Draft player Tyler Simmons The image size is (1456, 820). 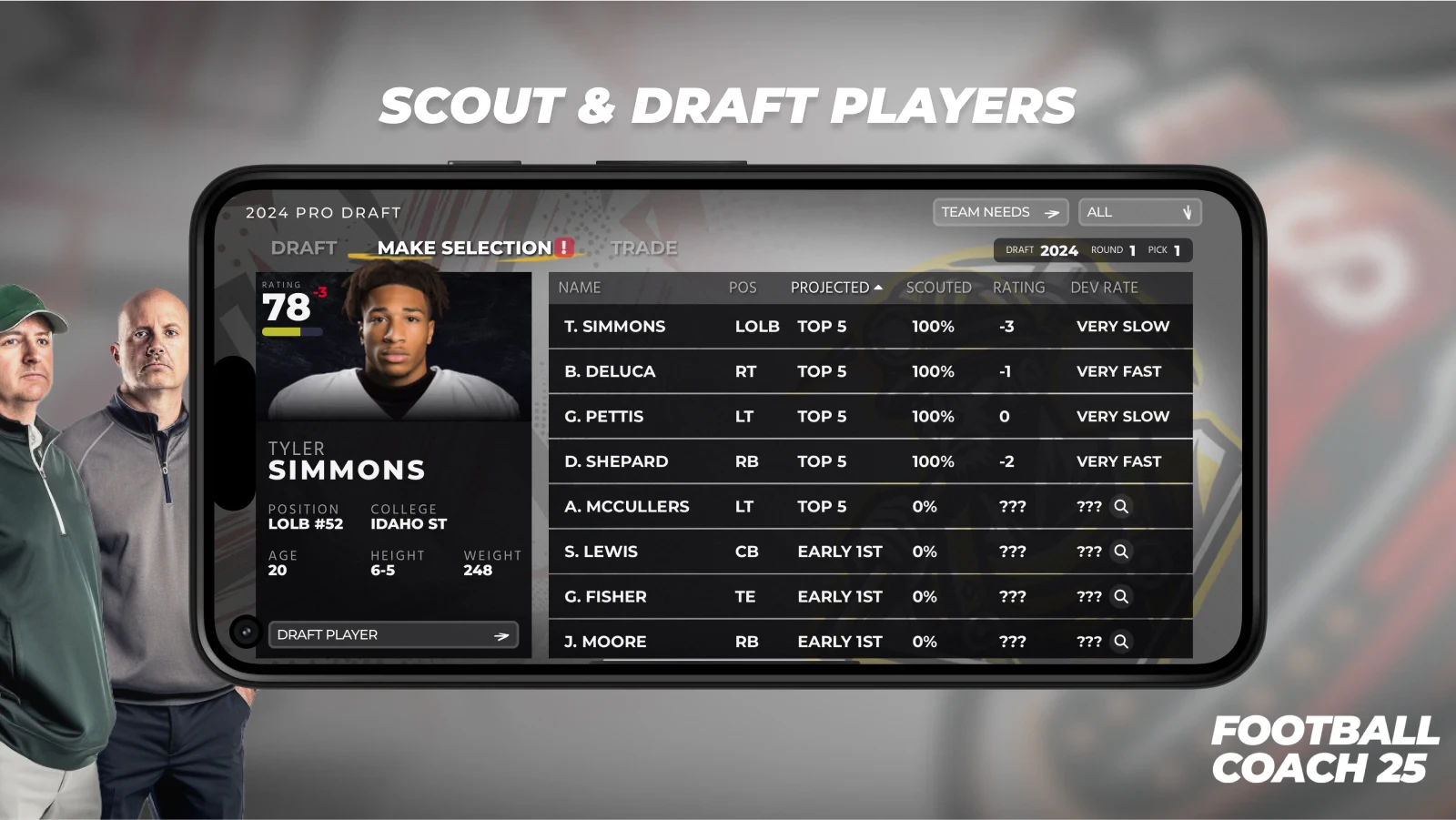pyautogui.click(x=393, y=634)
